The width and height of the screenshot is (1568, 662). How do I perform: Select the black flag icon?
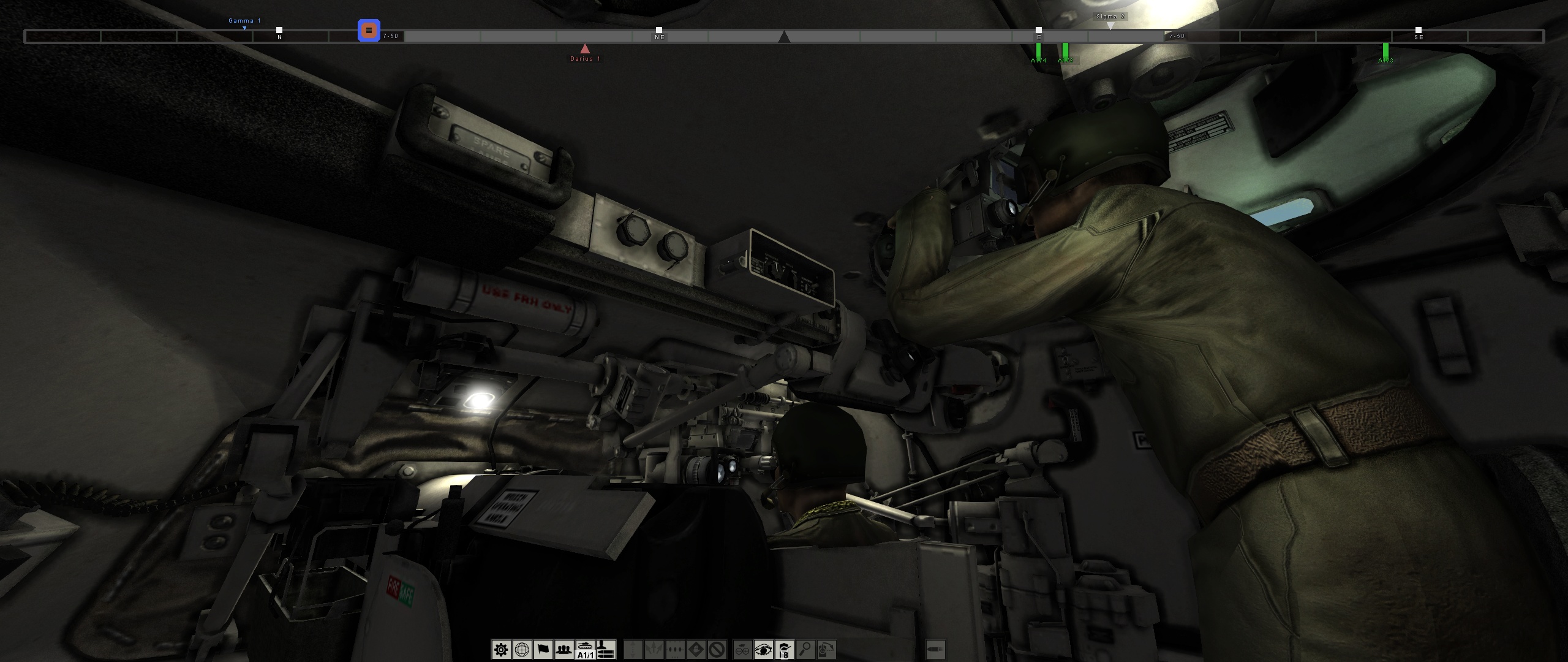543,649
